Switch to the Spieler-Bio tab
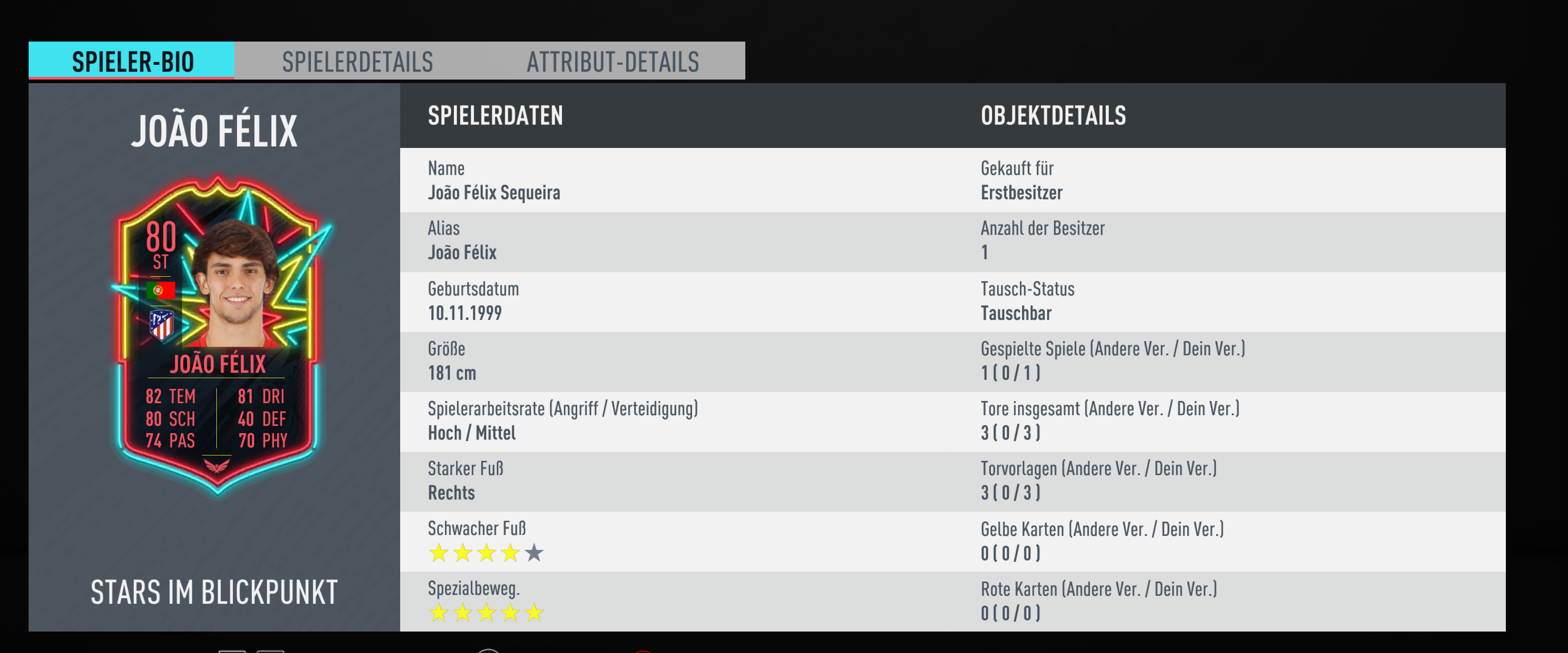The height and width of the screenshot is (653, 1568). point(132,61)
